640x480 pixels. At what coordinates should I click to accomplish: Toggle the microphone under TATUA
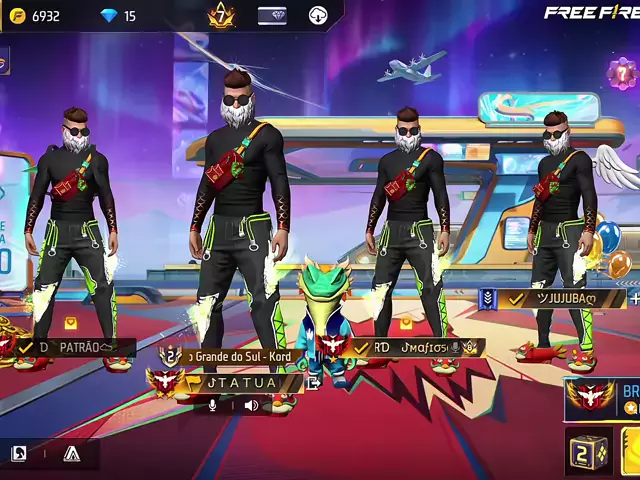(x=212, y=405)
